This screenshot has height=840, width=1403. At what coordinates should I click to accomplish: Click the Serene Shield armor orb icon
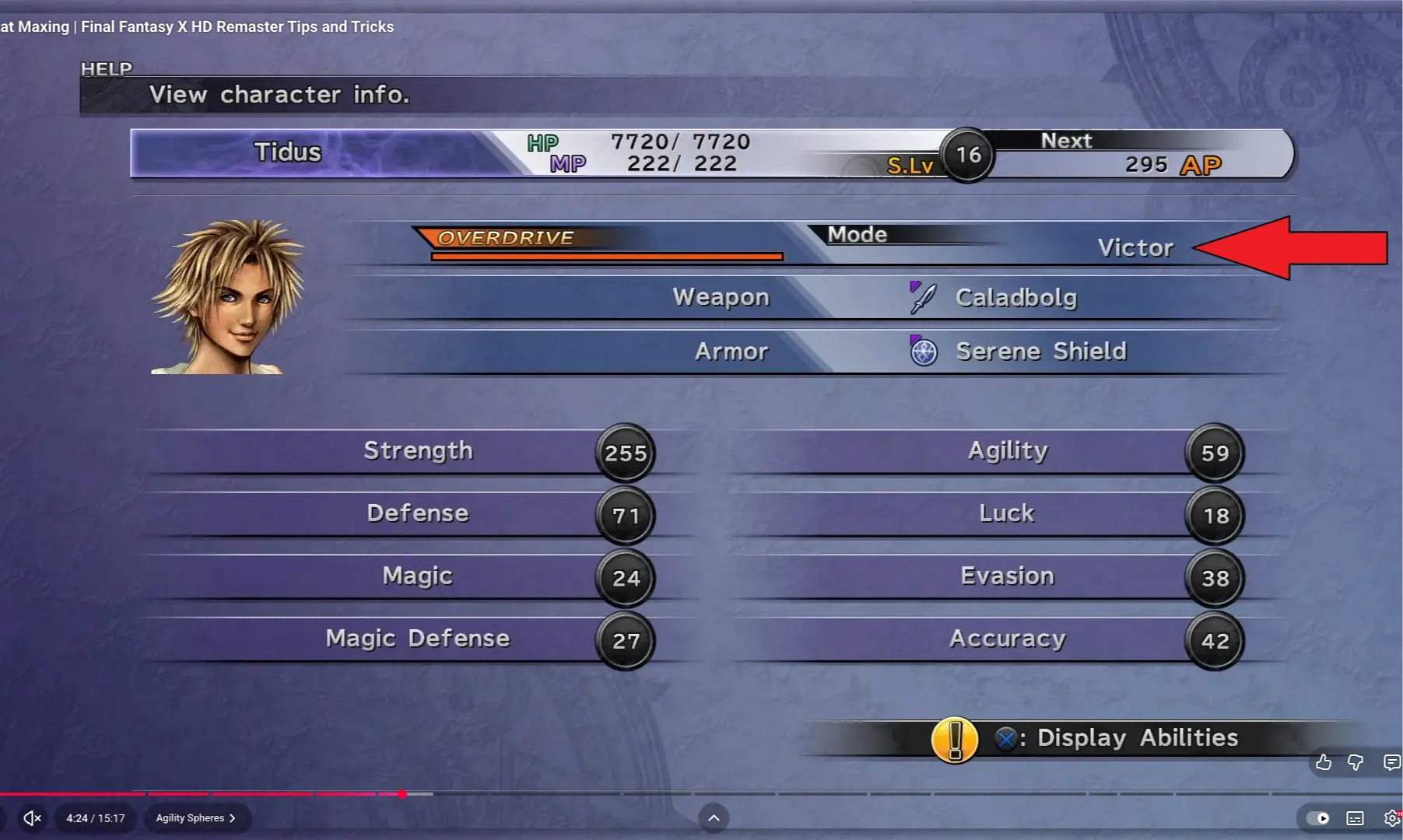coord(923,351)
